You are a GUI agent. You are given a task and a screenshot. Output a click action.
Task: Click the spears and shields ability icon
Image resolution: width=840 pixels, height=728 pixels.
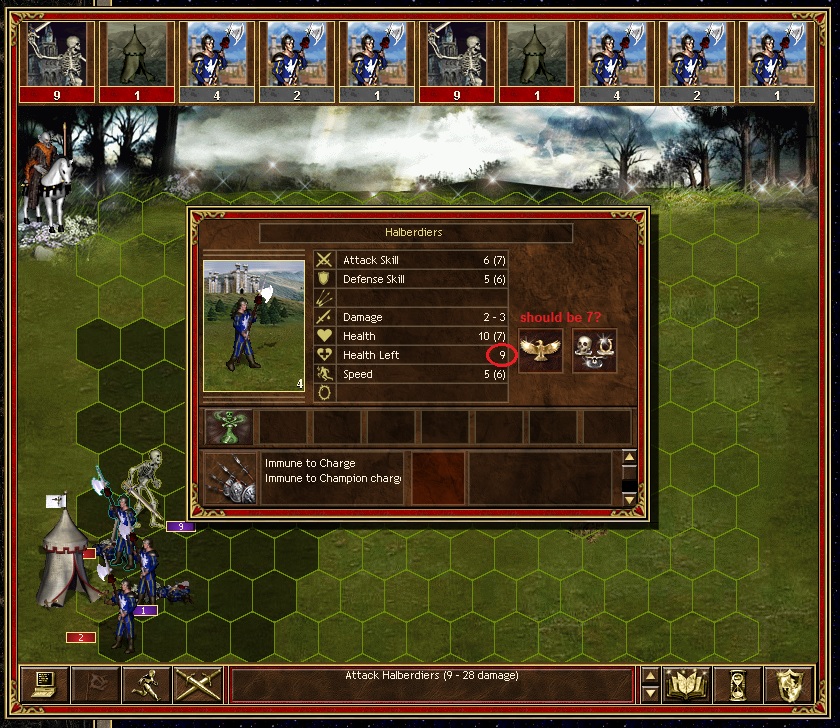(x=231, y=478)
